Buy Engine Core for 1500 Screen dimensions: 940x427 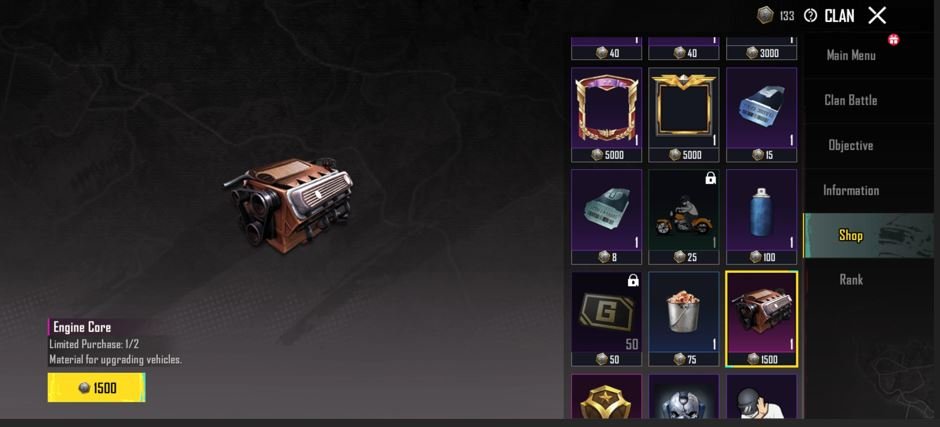click(97, 388)
